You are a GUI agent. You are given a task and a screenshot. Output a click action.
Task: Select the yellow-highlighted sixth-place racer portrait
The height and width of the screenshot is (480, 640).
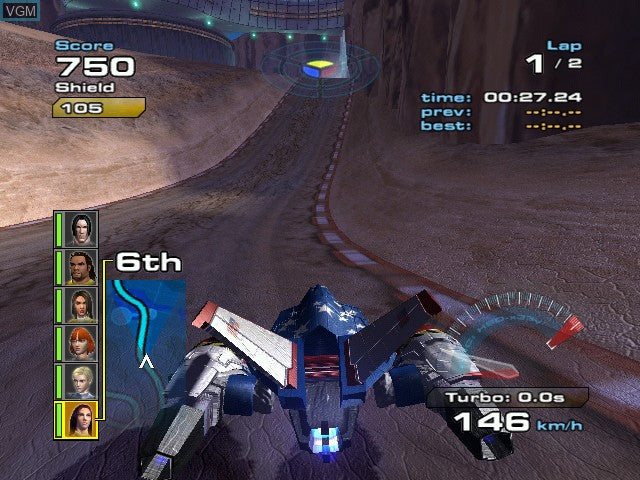pos(80,419)
